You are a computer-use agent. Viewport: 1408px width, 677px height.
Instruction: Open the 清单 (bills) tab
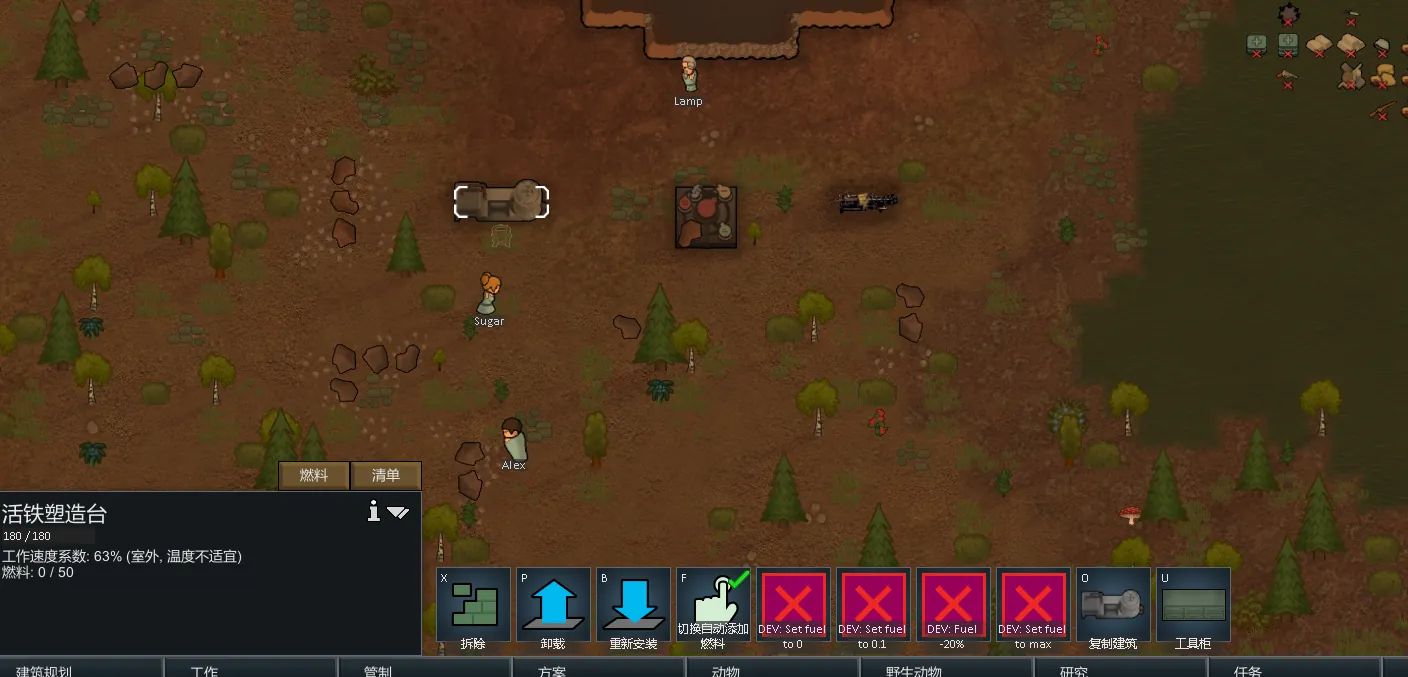tap(385, 476)
